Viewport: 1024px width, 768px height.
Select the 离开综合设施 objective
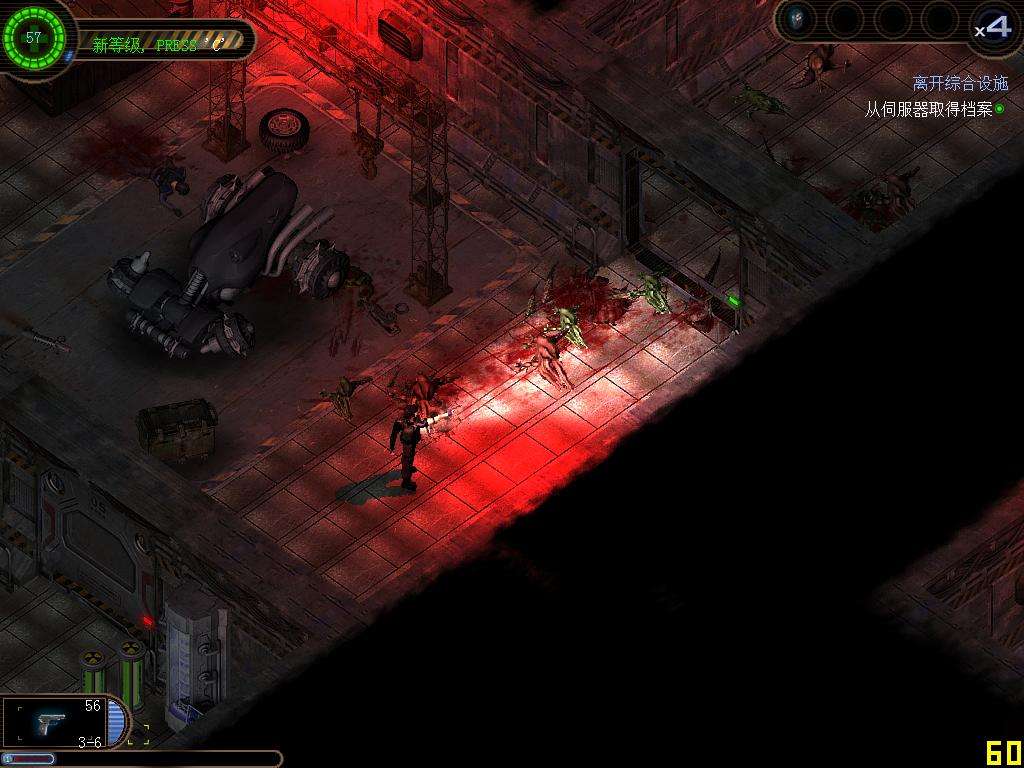[960, 84]
